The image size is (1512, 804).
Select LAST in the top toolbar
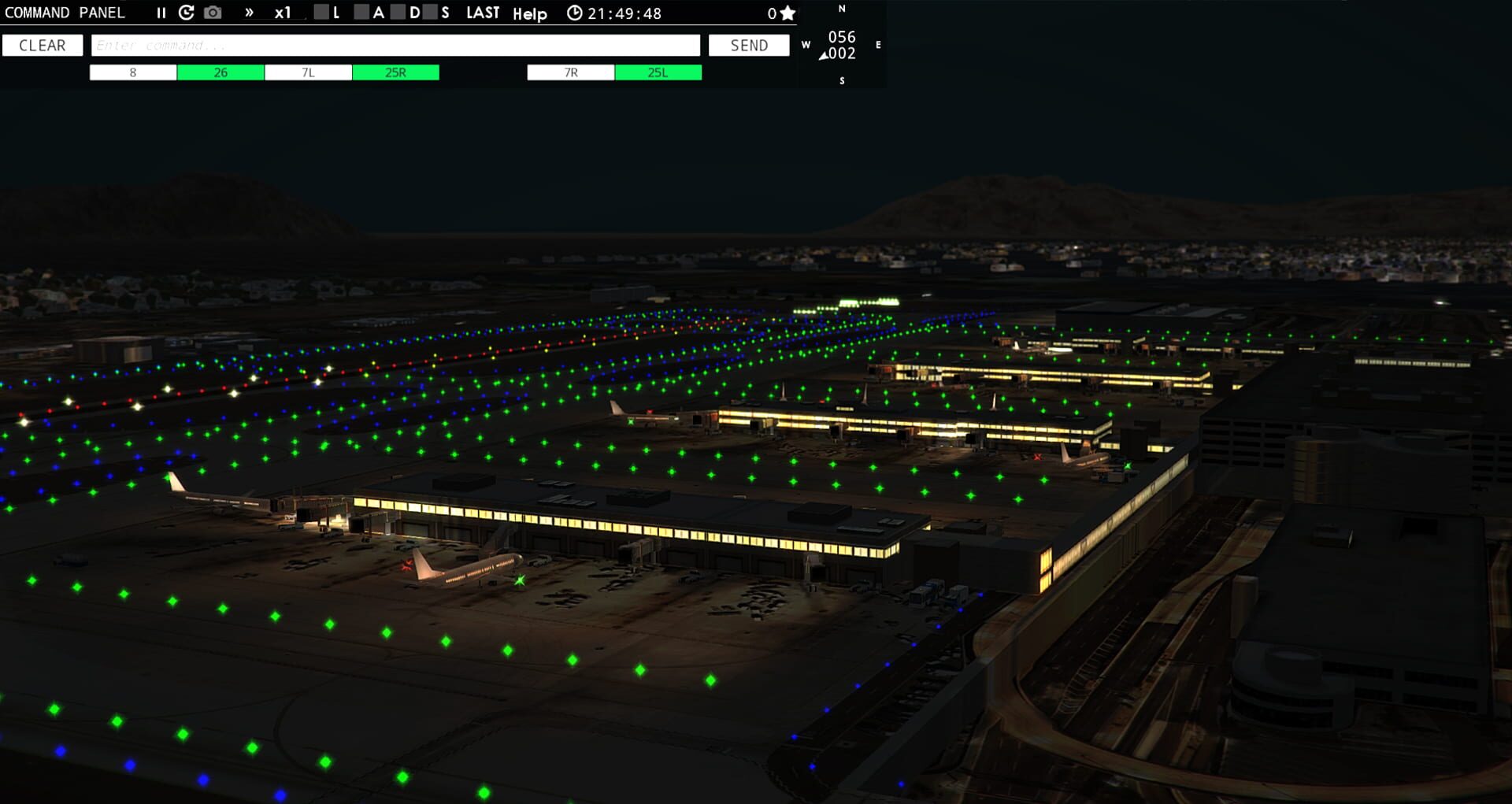(x=483, y=13)
